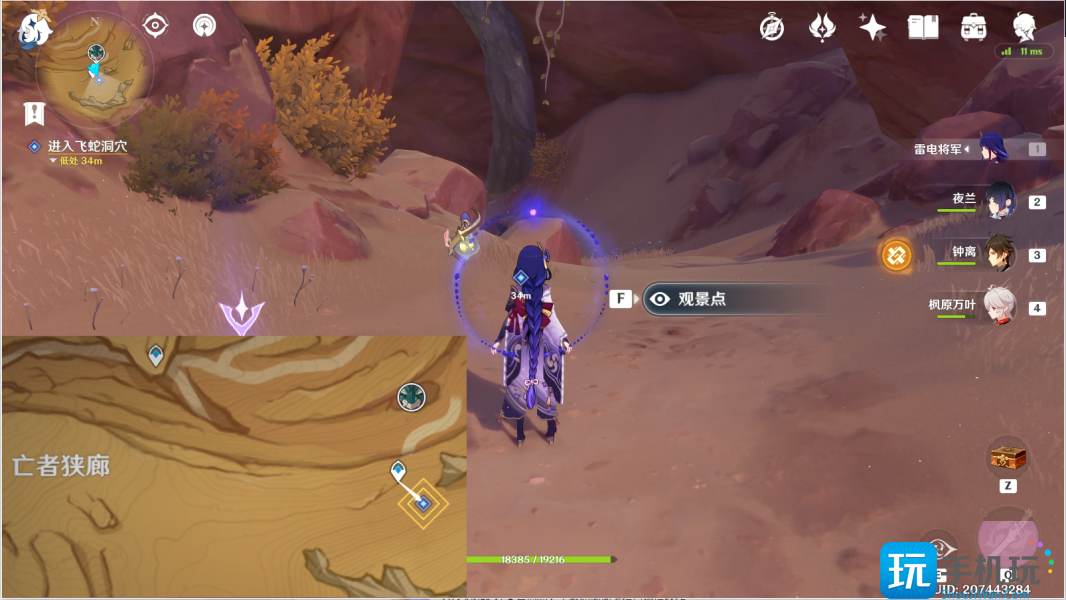
Task: Interact with the 观景点 viewpoint prompt
Action: coord(700,298)
